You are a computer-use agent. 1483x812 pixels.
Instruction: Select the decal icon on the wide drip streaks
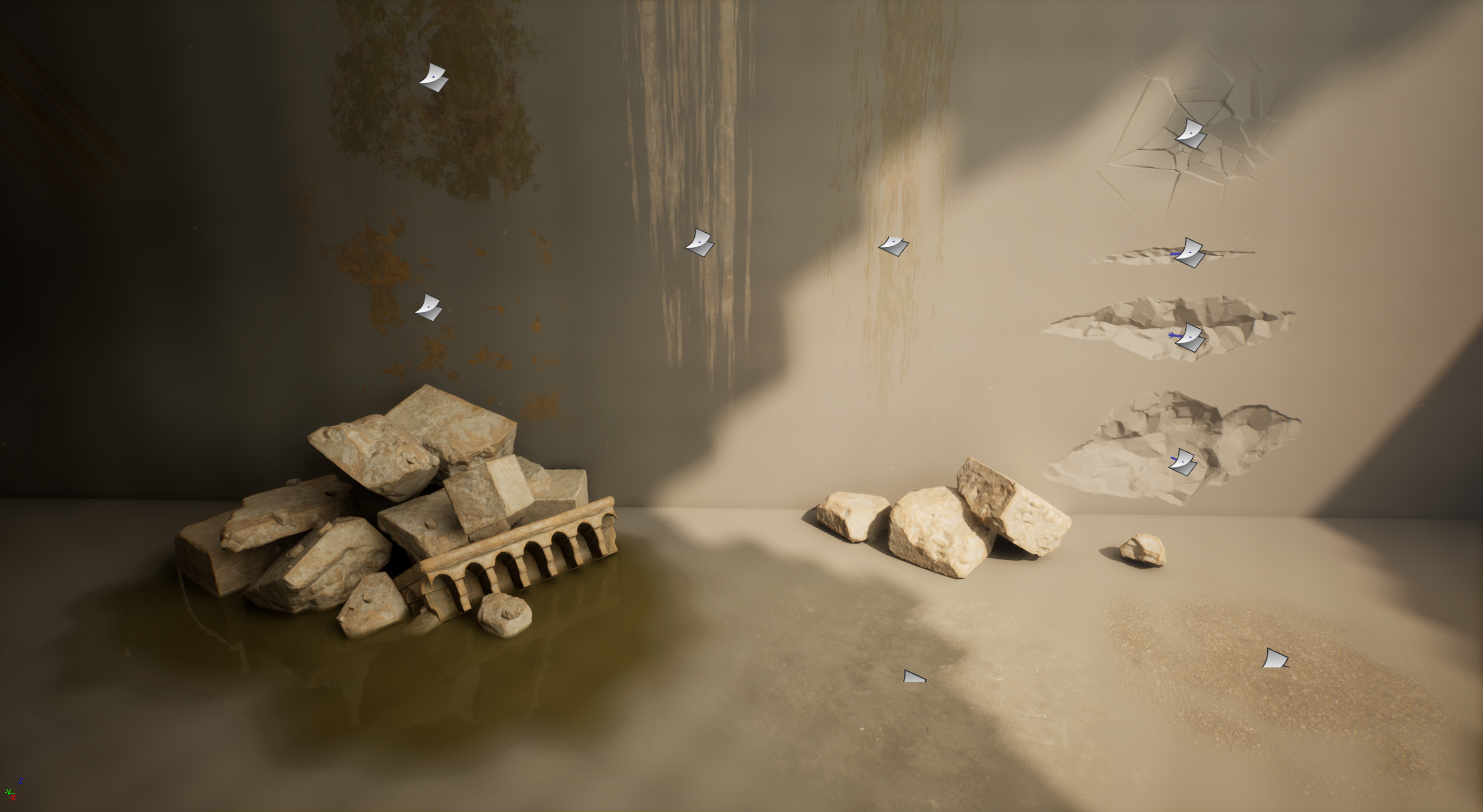click(699, 242)
